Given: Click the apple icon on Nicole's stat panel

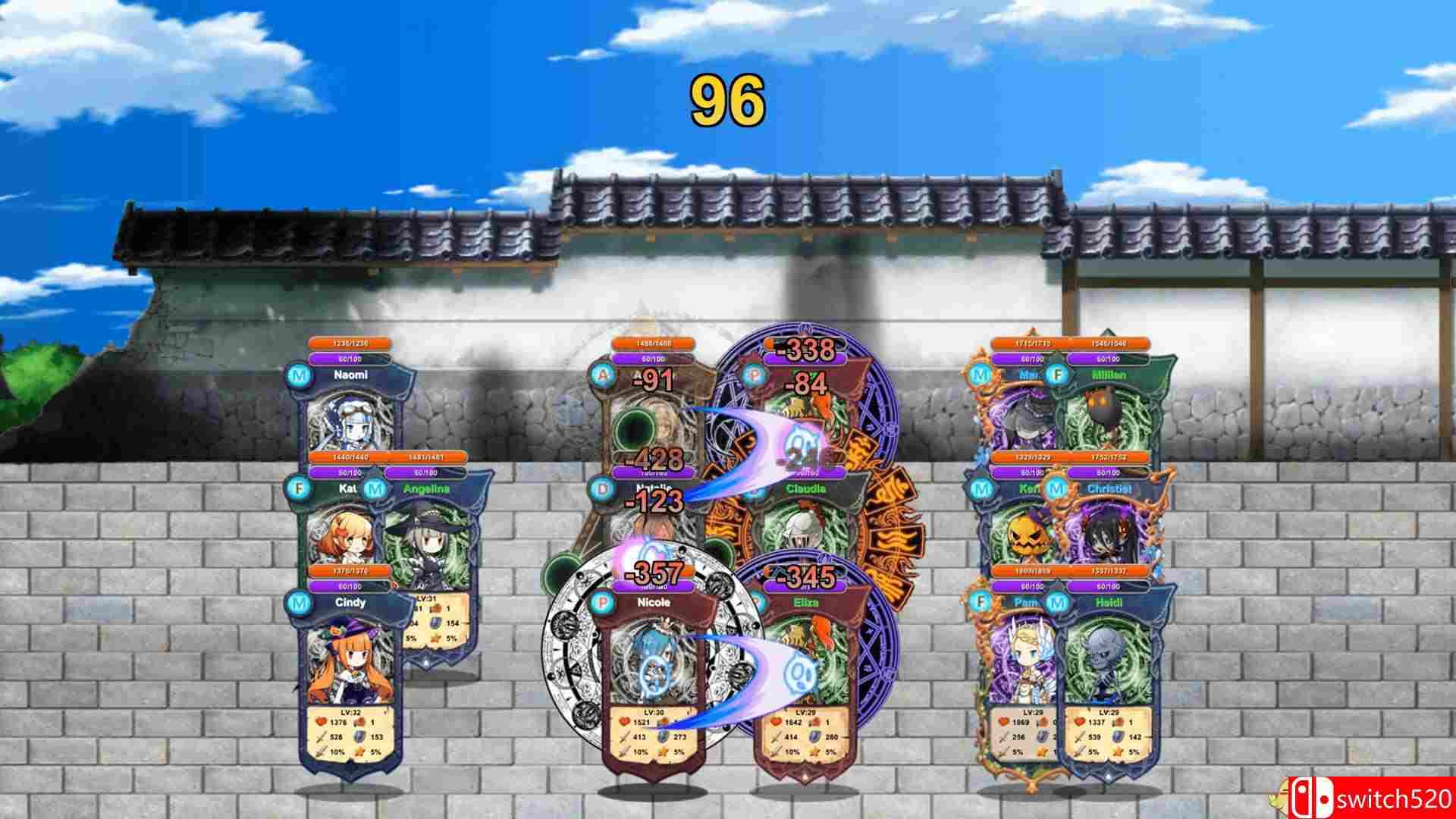Looking at the screenshot, I should [x=664, y=721].
